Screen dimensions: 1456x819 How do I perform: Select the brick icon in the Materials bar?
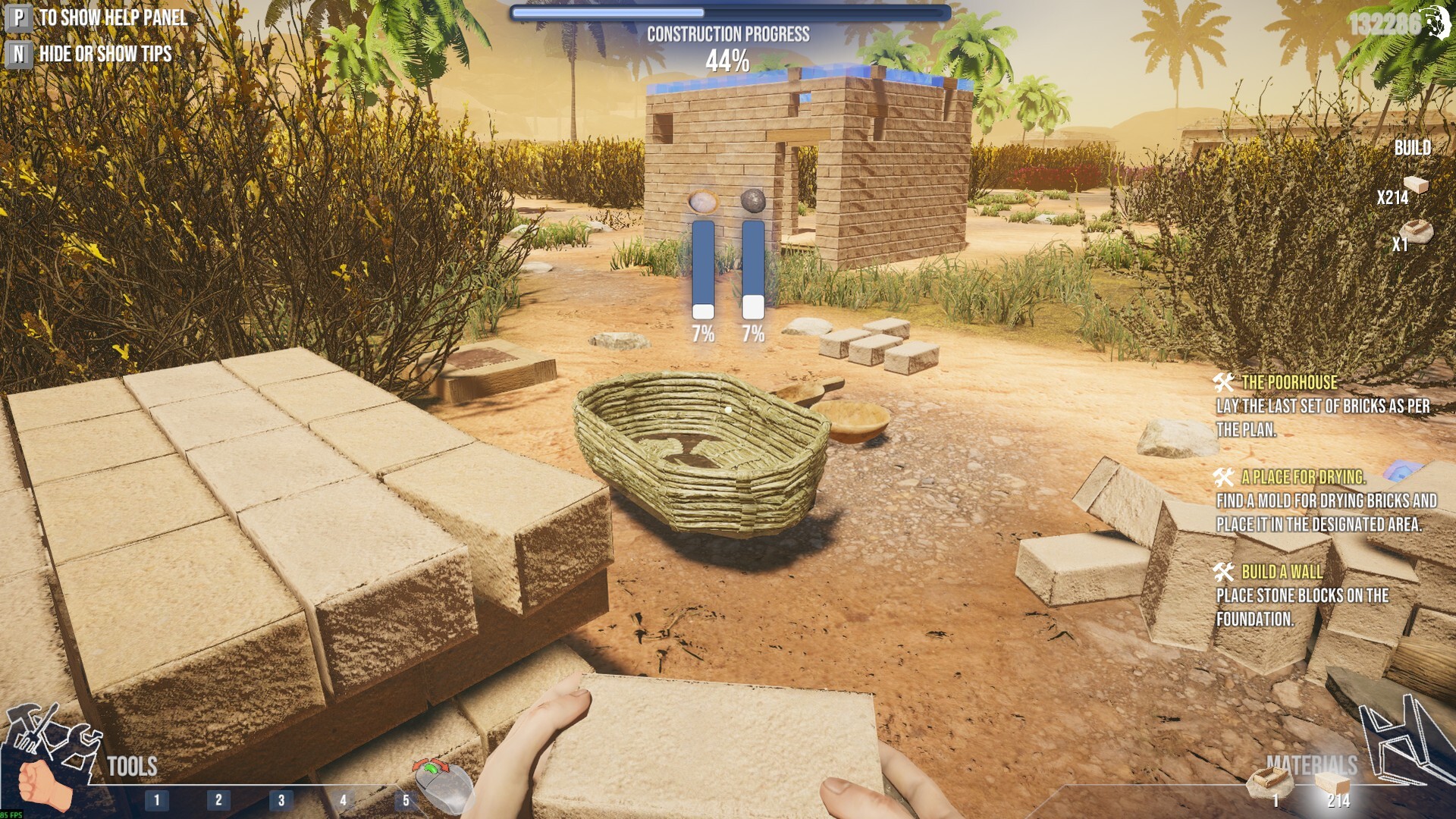(1332, 783)
